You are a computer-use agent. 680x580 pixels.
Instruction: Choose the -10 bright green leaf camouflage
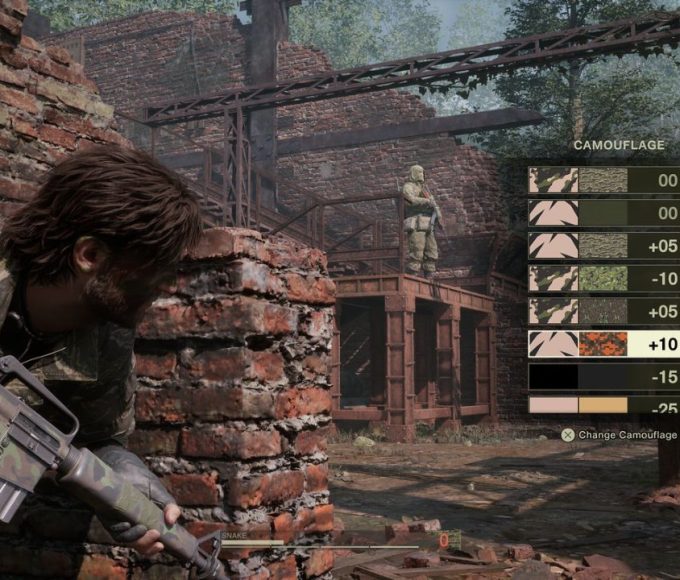pyautogui.click(x=603, y=278)
